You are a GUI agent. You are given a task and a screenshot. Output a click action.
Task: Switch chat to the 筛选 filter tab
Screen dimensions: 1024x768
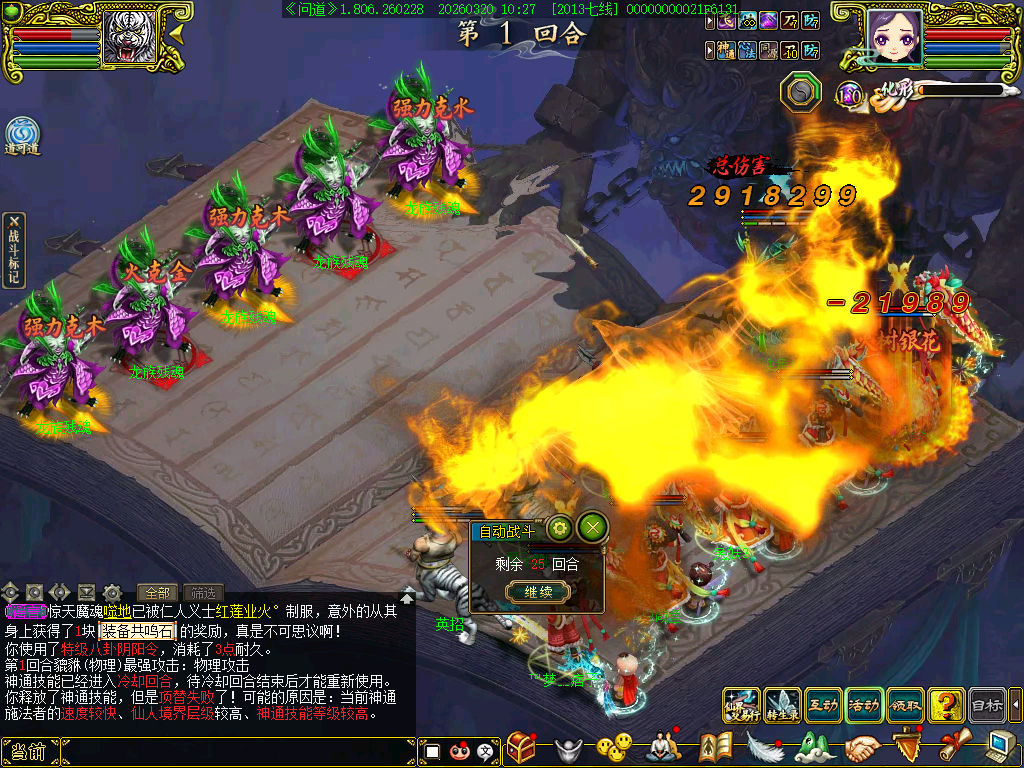[203, 592]
